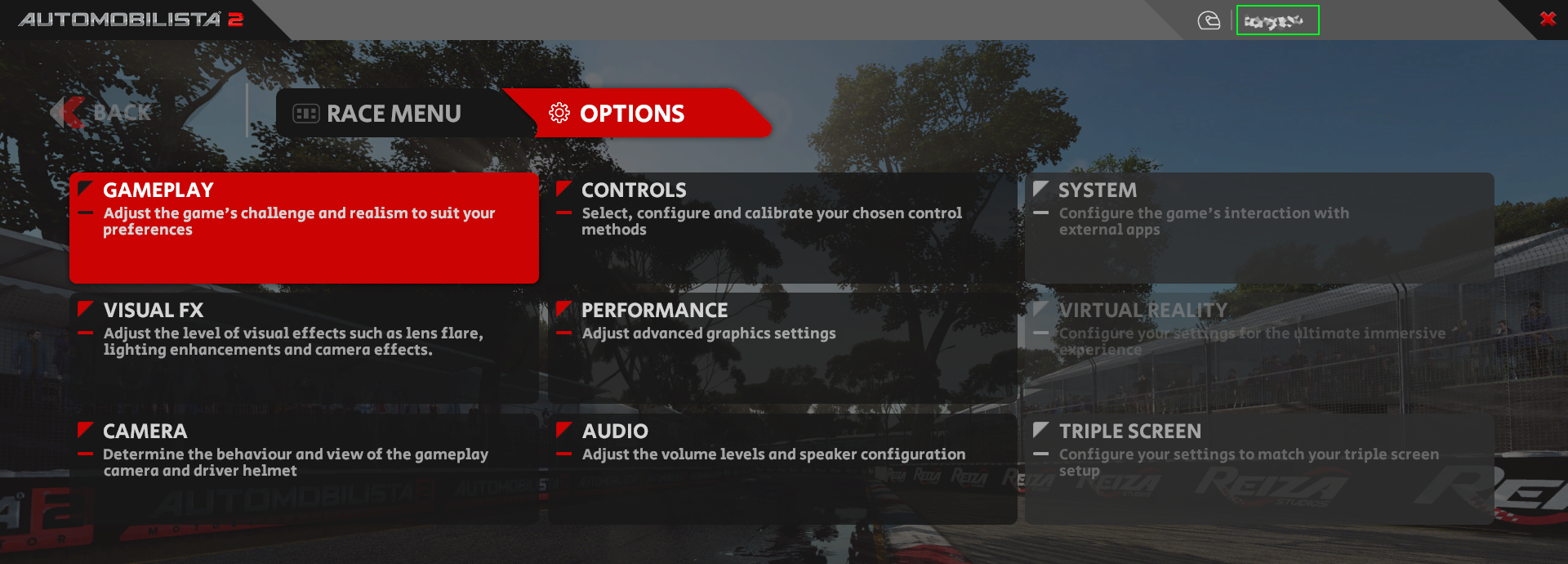The height and width of the screenshot is (564, 1568).
Task: Open the Controls settings
Action: point(782,227)
